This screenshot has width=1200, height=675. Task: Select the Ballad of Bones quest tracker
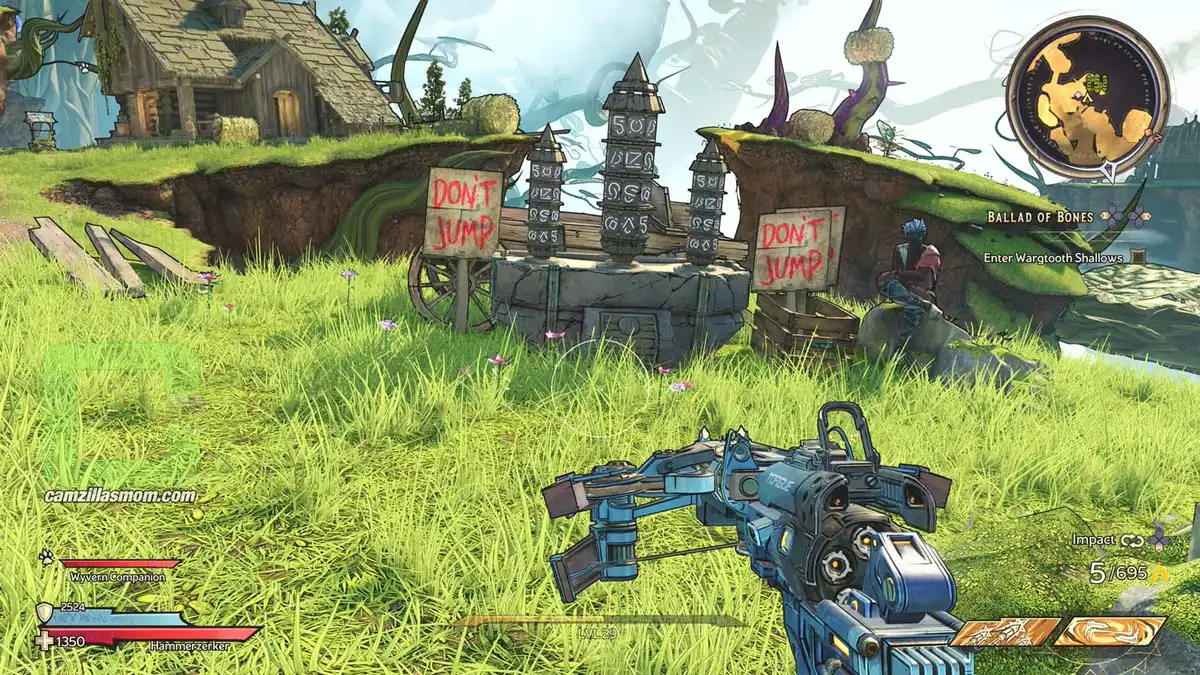[1043, 216]
